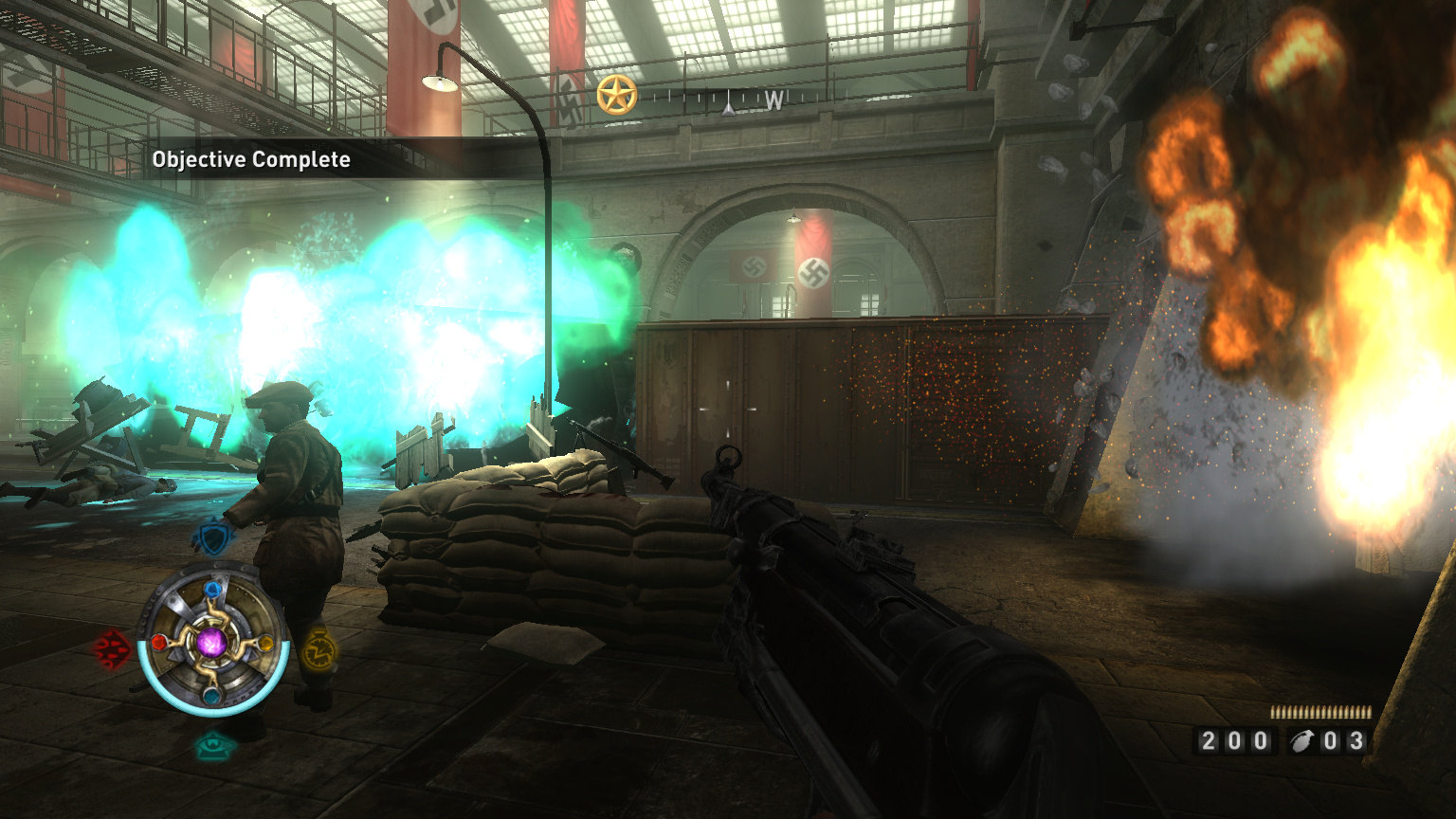Select the gold star objective marker

pos(616,96)
